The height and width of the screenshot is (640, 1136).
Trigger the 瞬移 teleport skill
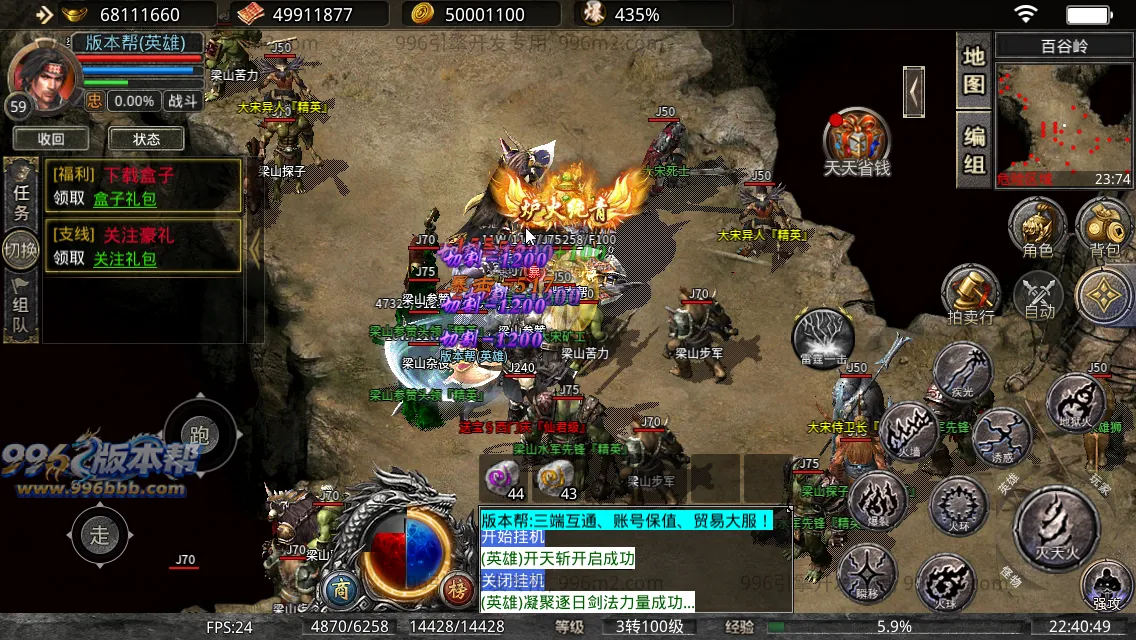pos(866,575)
